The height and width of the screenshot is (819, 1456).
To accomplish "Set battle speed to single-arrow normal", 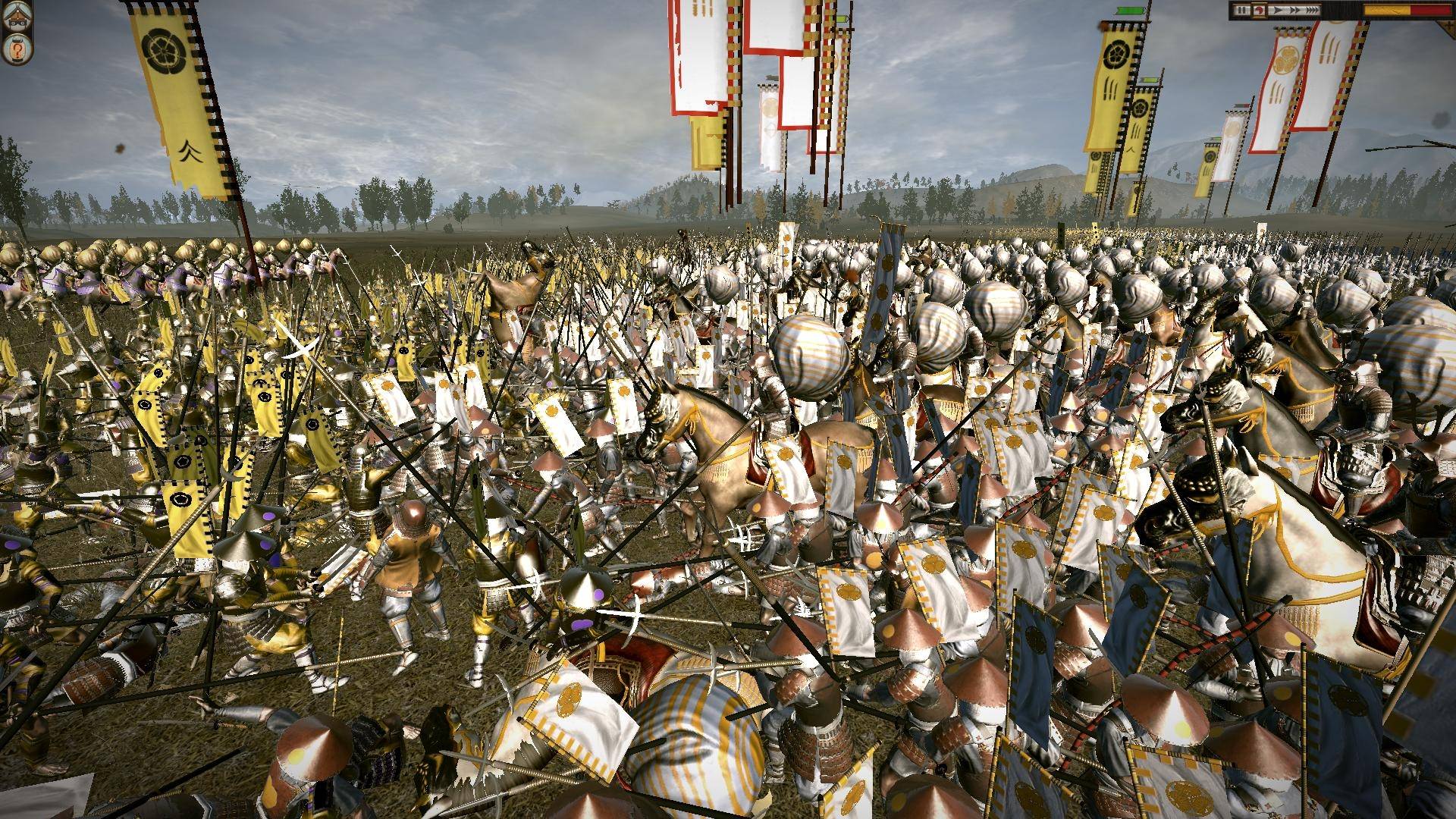I will click(1278, 10).
